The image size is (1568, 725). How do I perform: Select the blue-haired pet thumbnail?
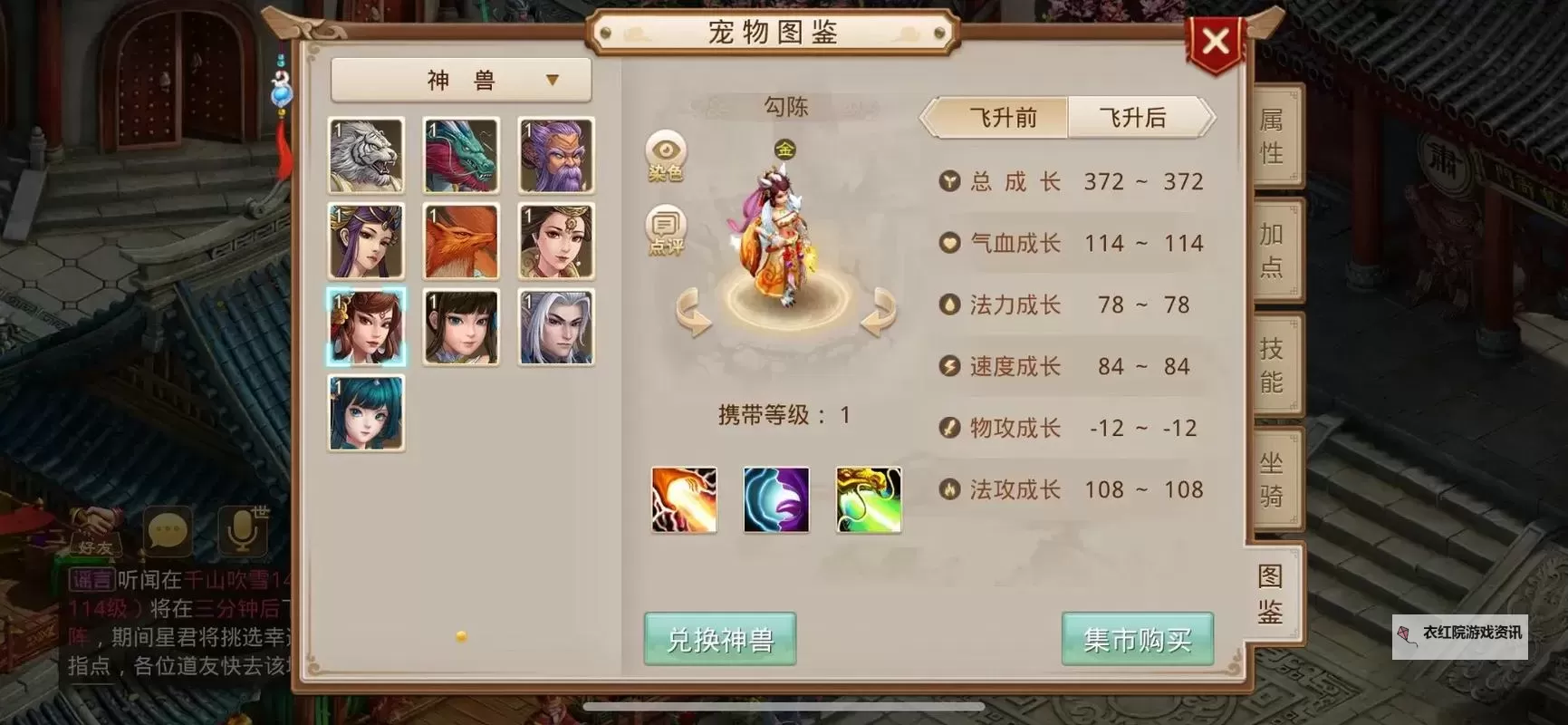366,413
